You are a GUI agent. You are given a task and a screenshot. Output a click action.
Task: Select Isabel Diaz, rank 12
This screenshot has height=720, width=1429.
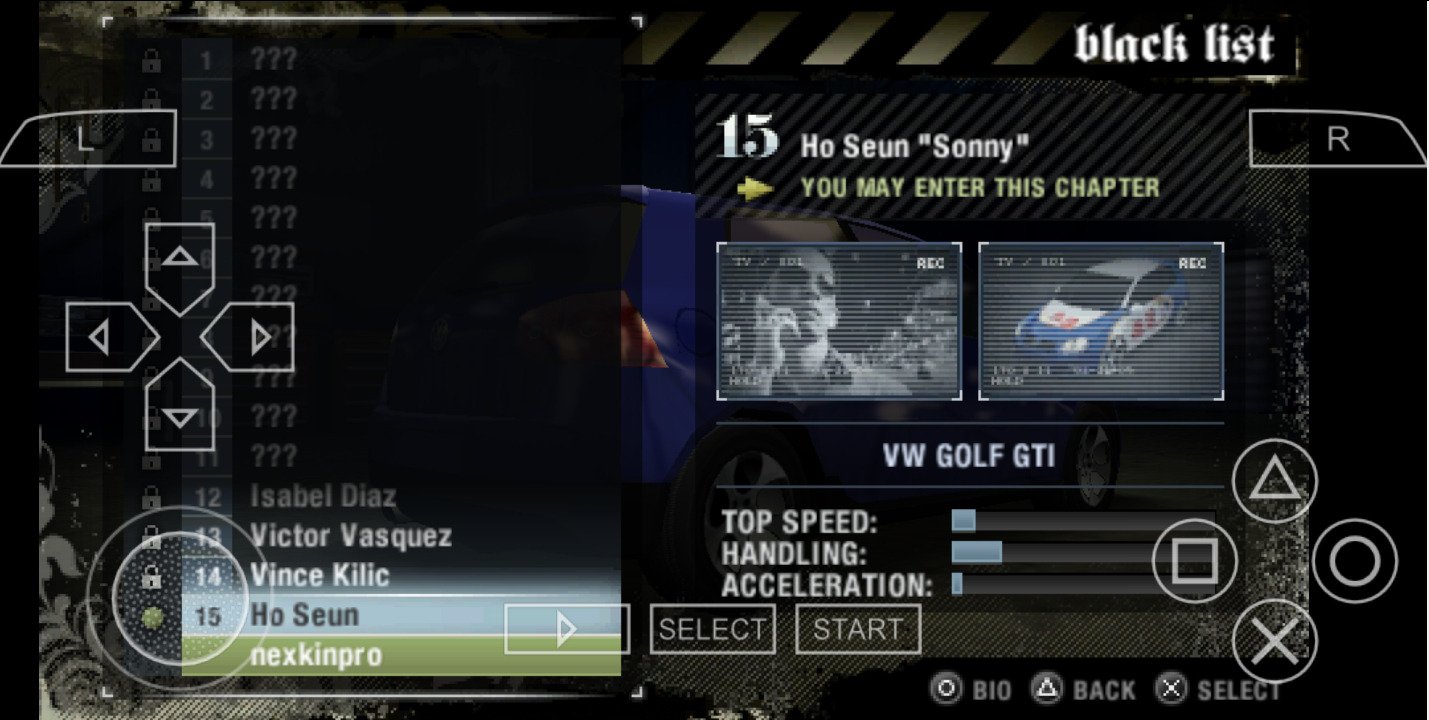pyautogui.click(x=323, y=496)
